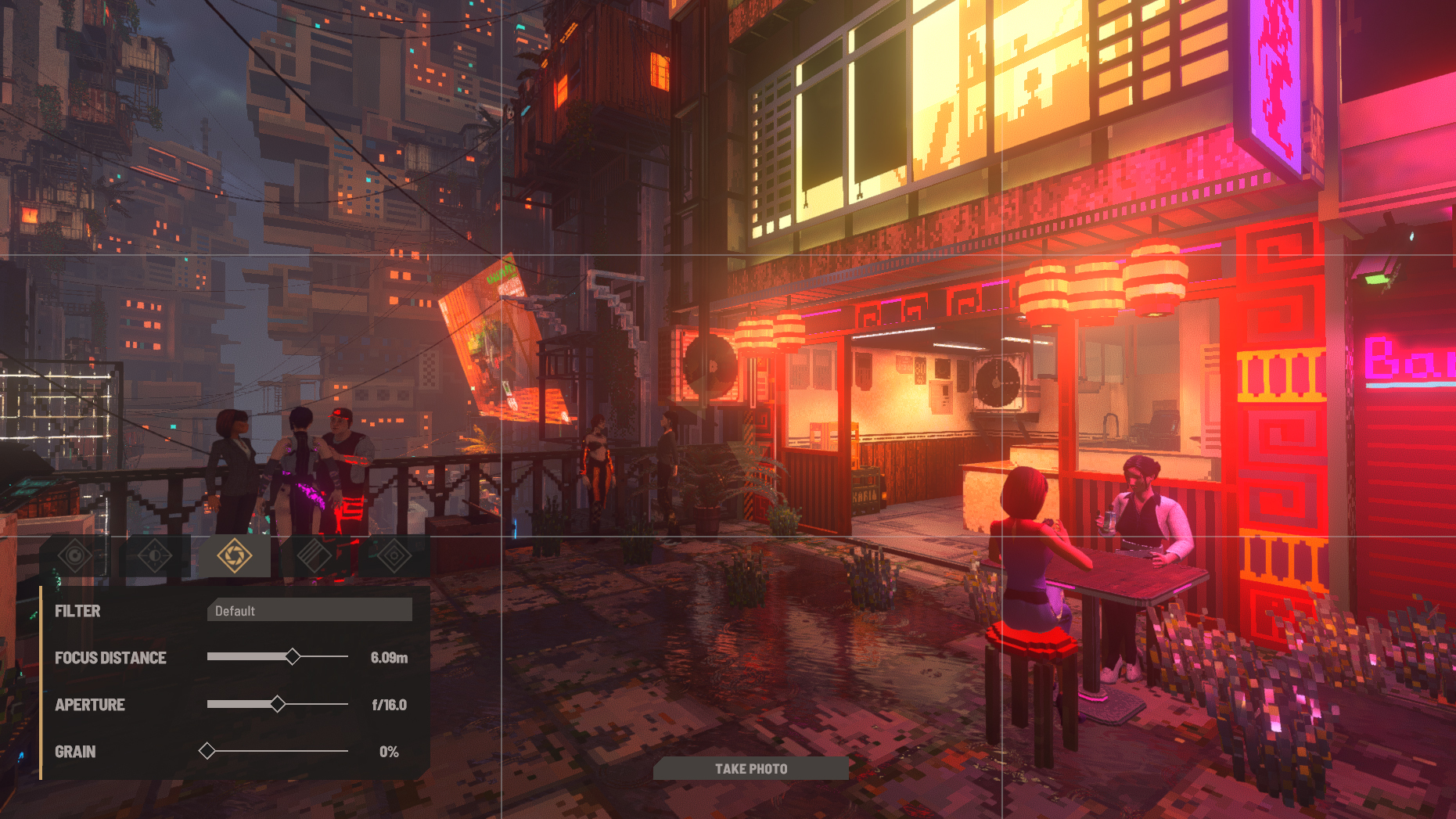
Task: Open the Filter dropdown set to Default
Action: point(310,611)
